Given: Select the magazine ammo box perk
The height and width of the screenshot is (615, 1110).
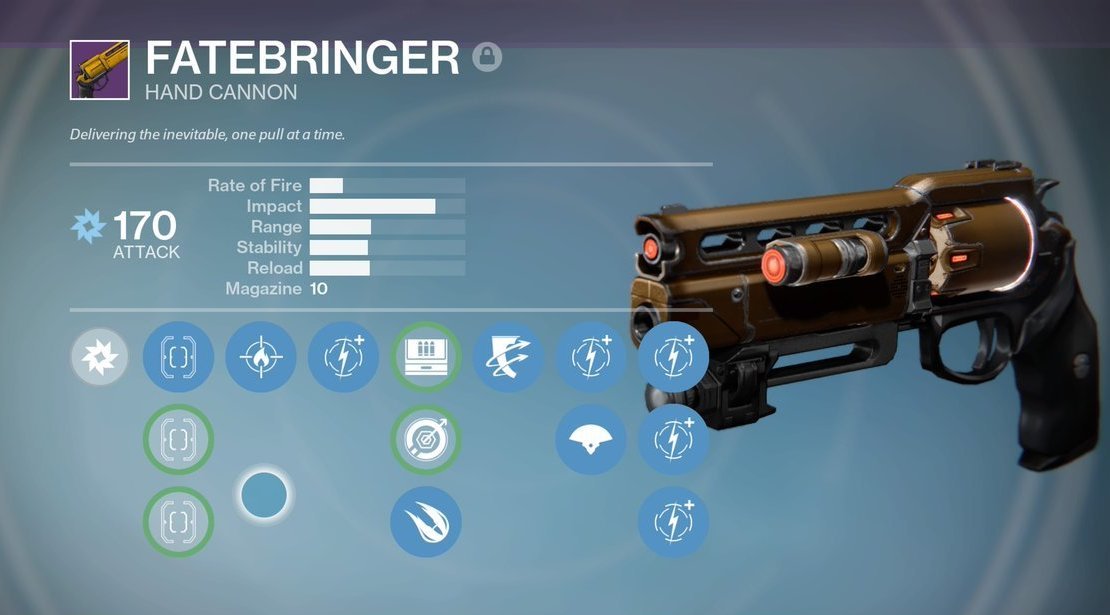Looking at the screenshot, I should (x=425, y=357).
